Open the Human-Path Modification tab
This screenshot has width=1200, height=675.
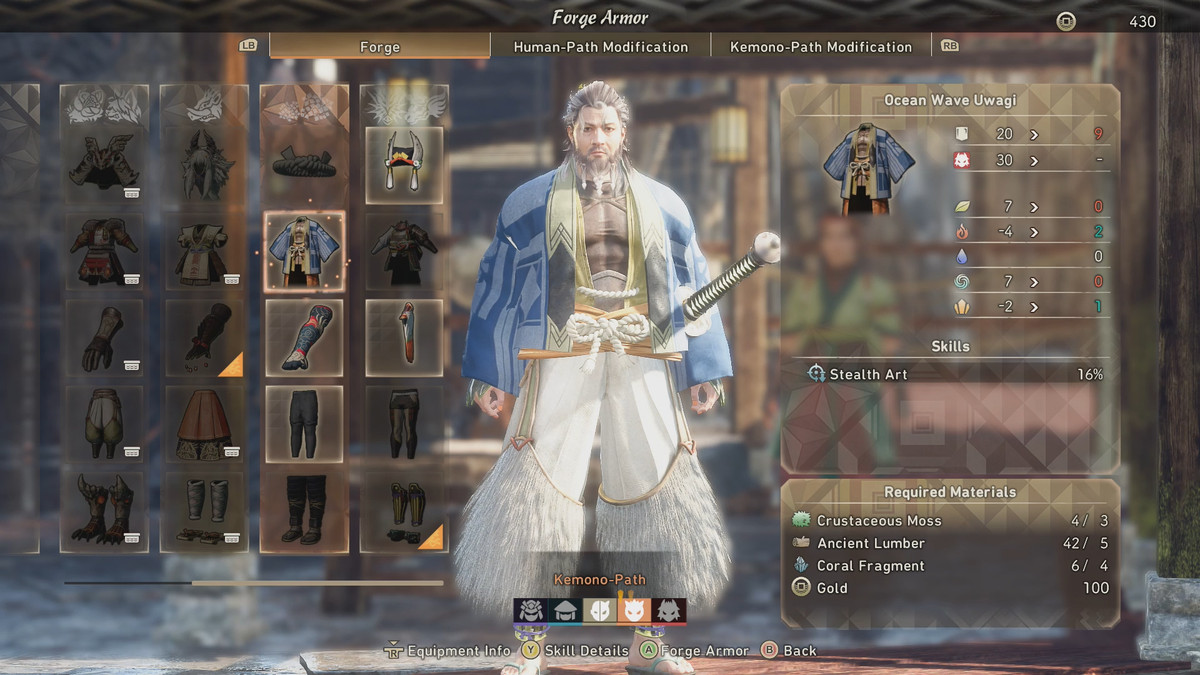coord(600,46)
